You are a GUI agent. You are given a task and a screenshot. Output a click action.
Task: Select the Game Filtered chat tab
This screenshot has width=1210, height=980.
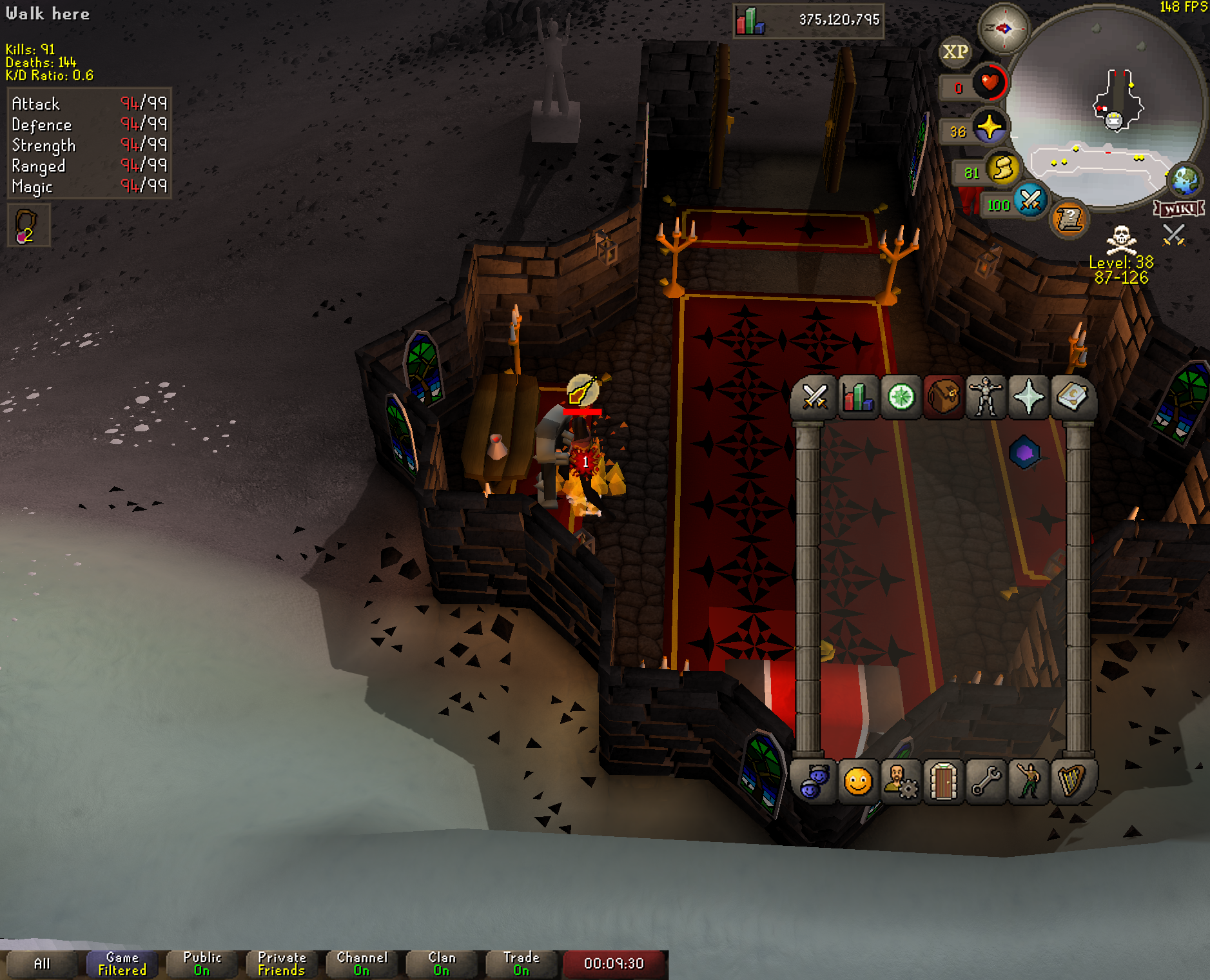click(x=122, y=964)
